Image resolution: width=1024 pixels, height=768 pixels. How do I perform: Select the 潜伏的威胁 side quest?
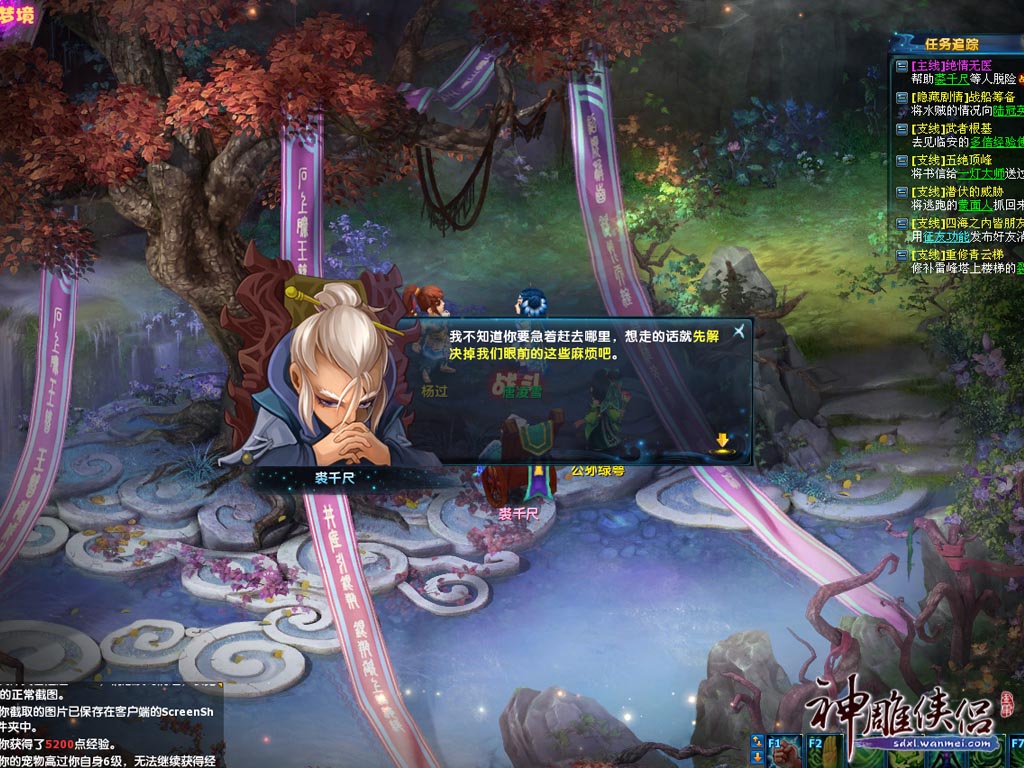click(962, 191)
